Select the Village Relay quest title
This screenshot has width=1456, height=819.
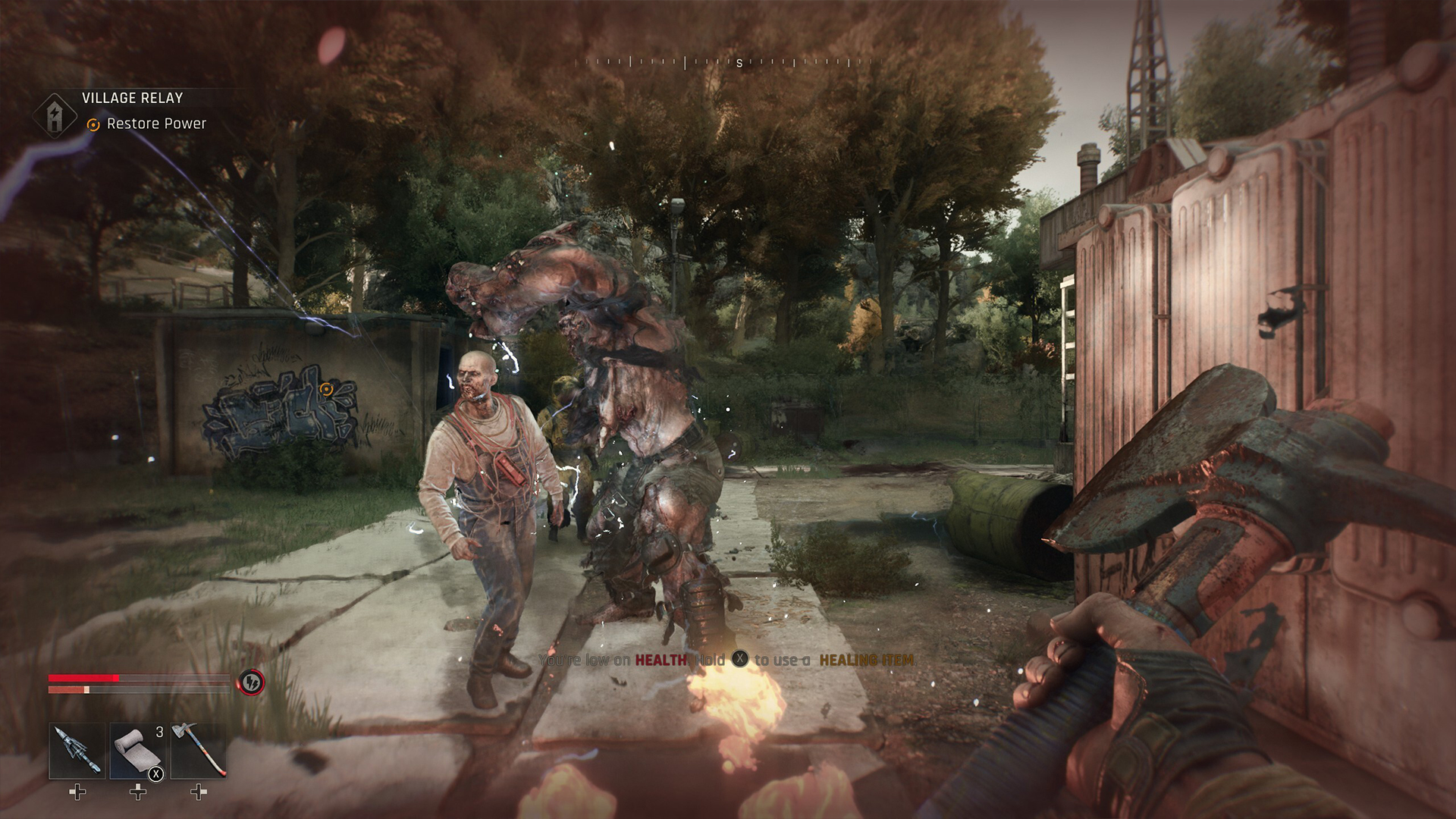(130, 98)
